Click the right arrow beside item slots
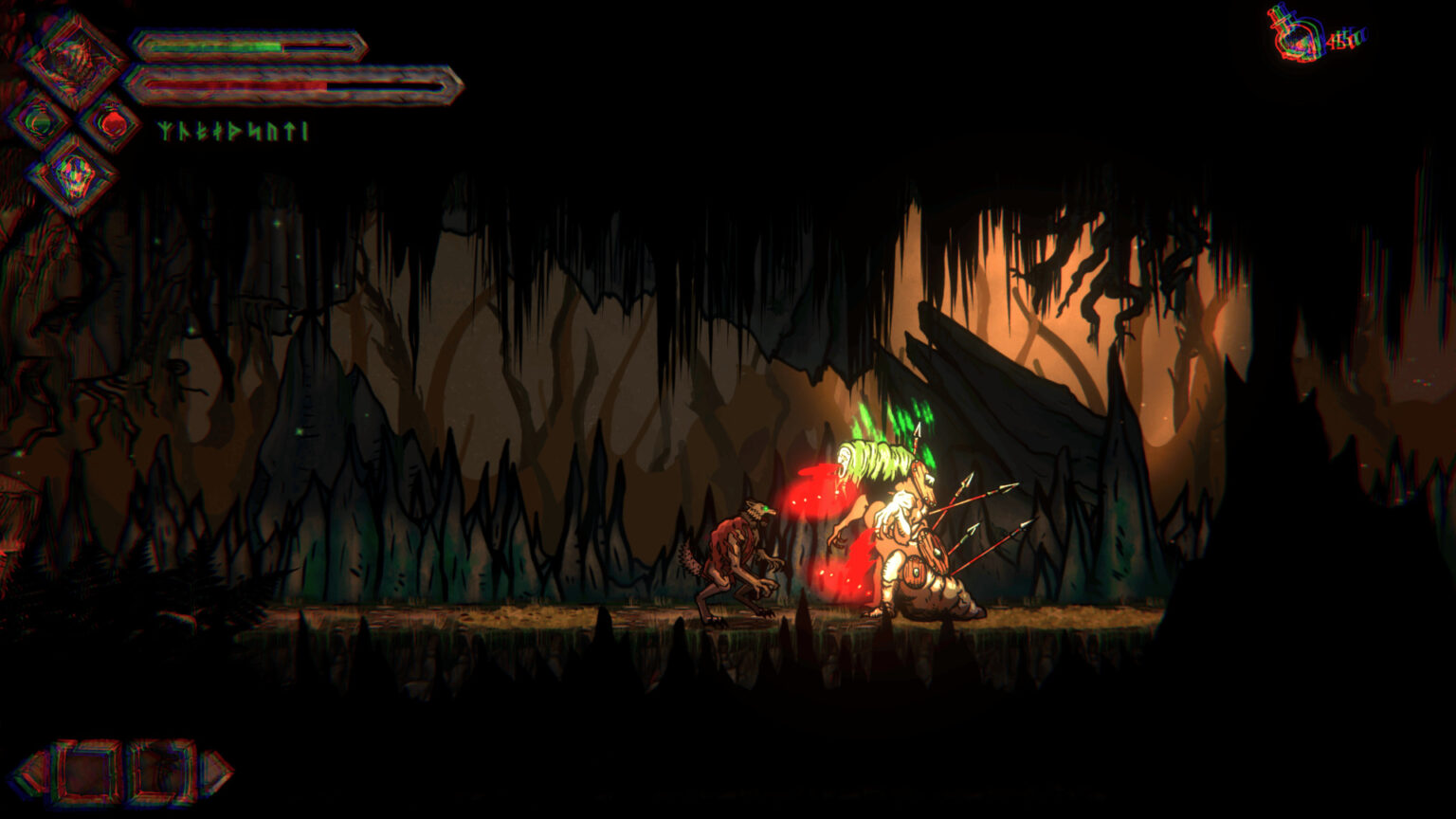Viewport: 1456px width, 819px height. pos(216,773)
